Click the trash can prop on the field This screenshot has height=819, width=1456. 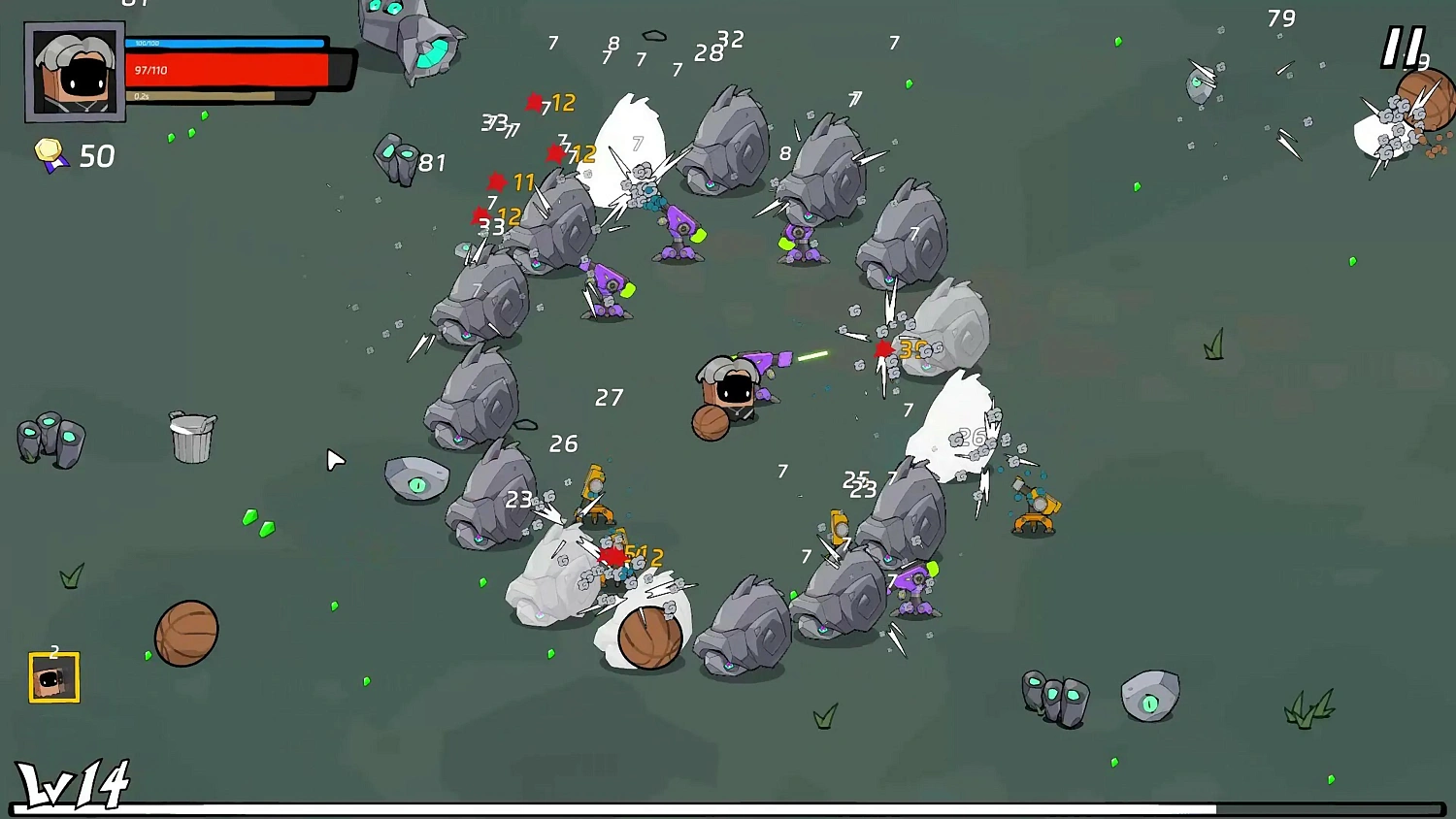pos(190,439)
